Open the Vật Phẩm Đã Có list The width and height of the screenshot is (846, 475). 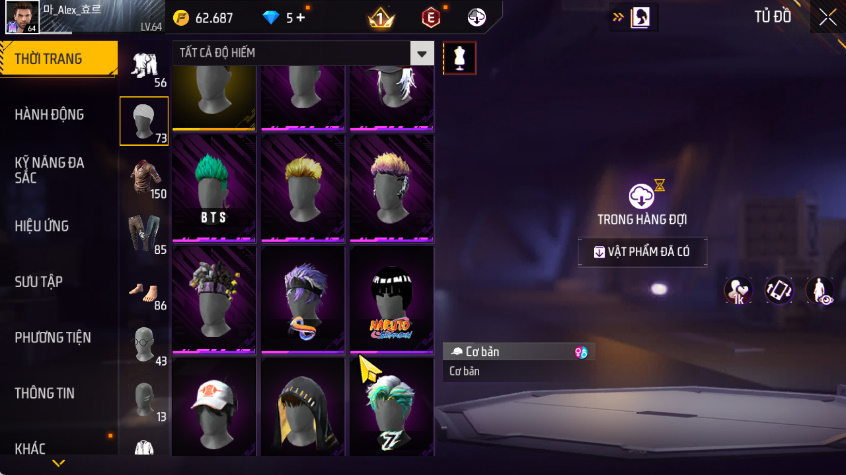[642, 252]
